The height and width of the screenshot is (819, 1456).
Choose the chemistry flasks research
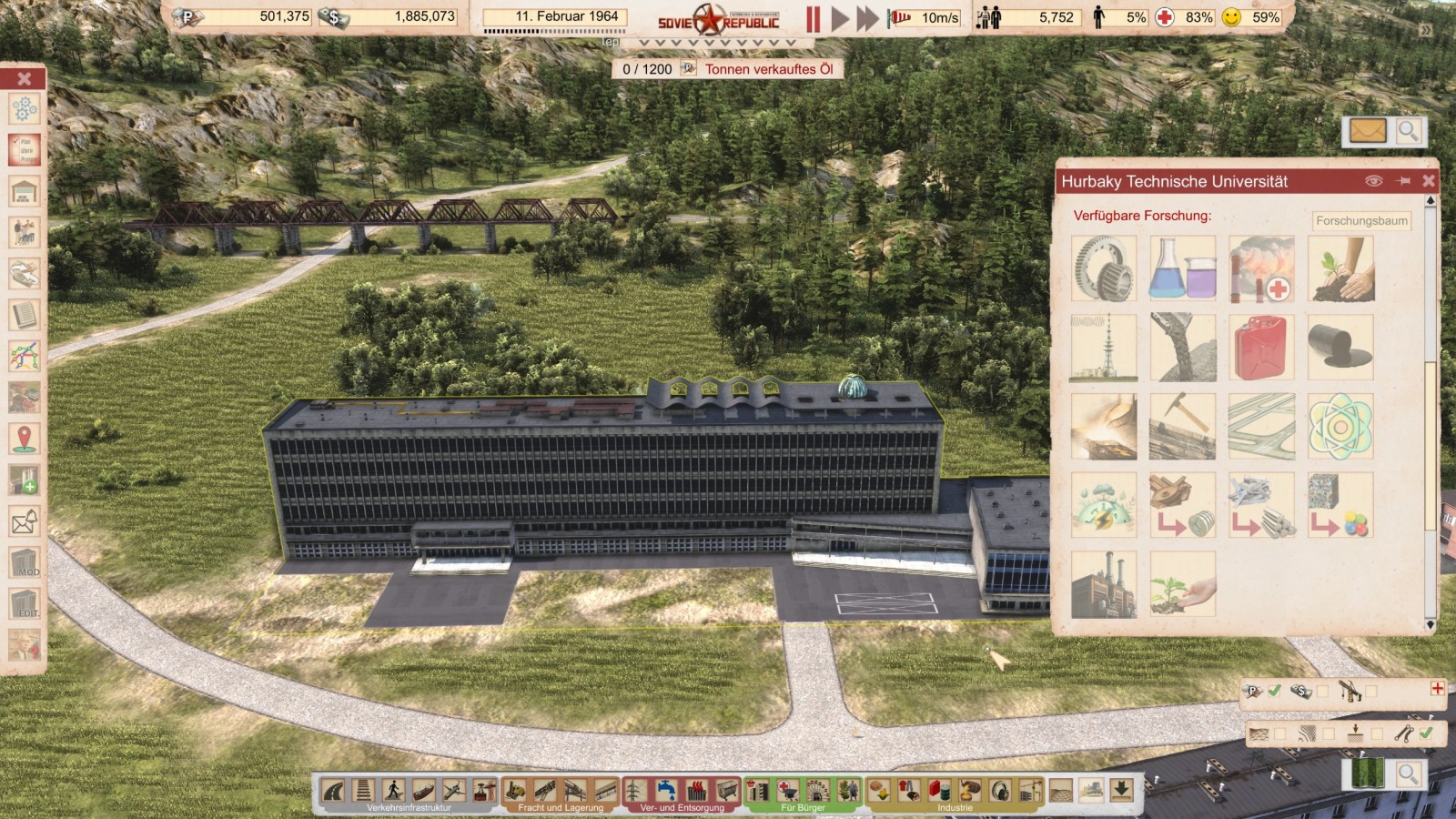click(x=1182, y=268)
